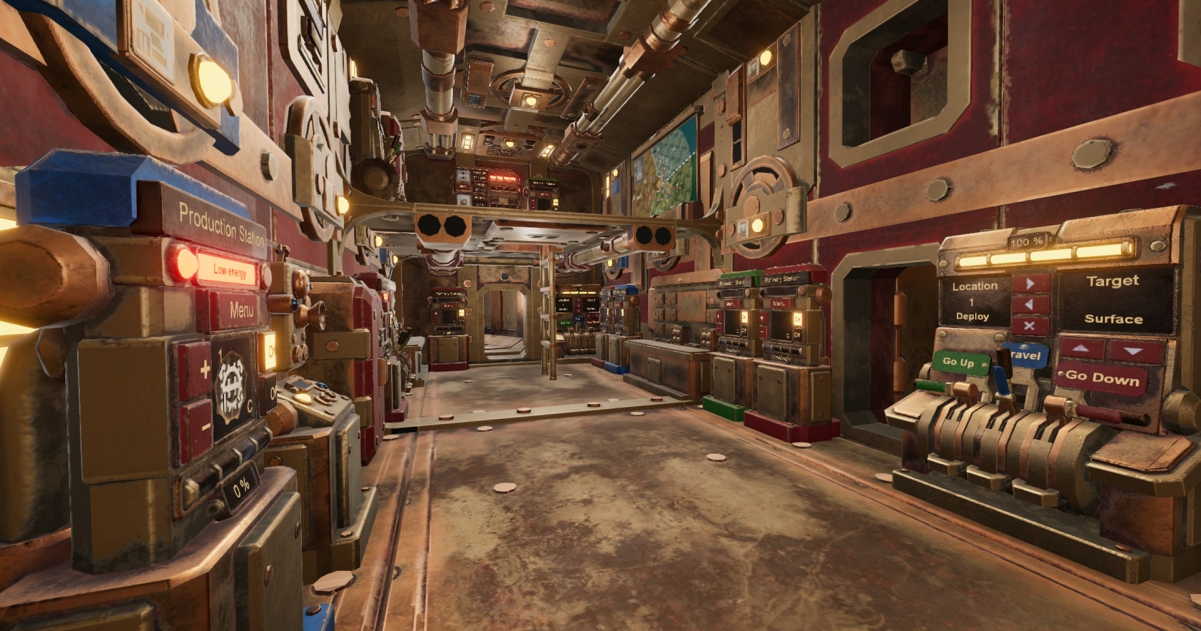Cancel with the X button beside Location
The image size is (1201, 631).
click(x=1031, y=325)
